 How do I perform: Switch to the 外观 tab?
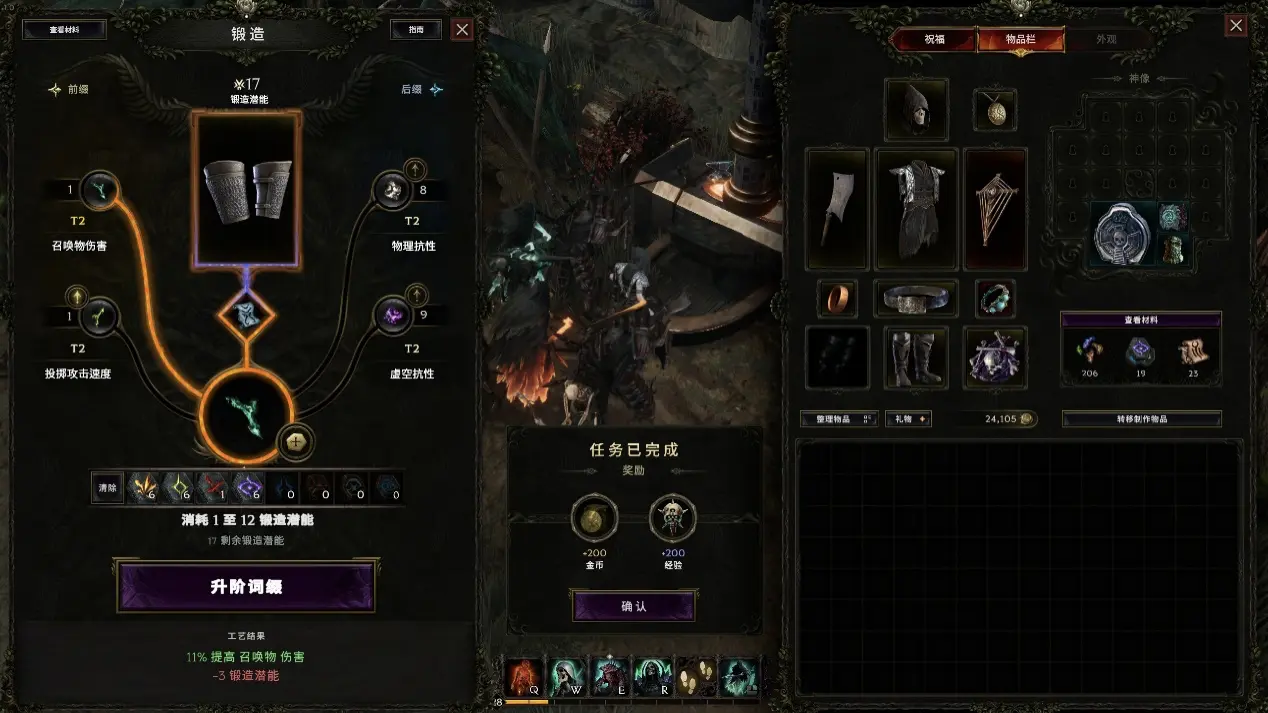pos(1106,40)
